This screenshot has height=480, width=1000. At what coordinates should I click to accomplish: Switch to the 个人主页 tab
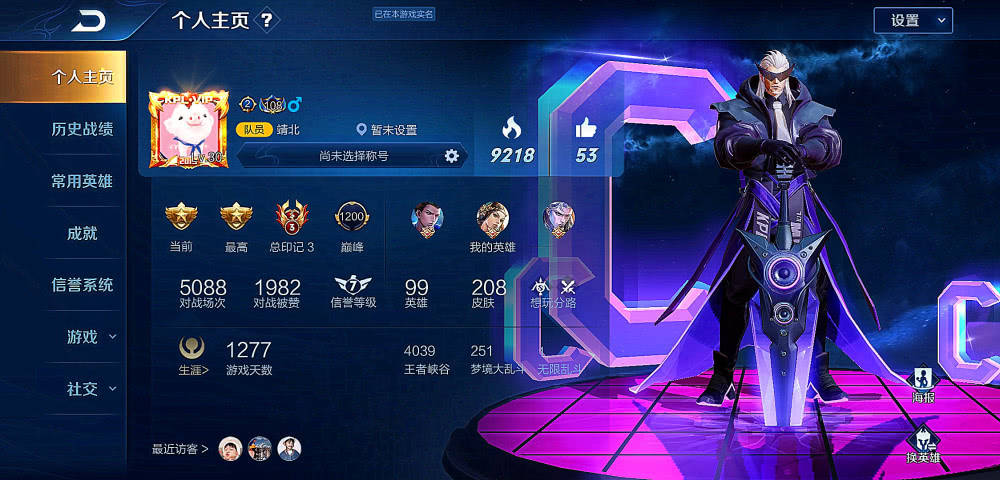coord(82,77)
